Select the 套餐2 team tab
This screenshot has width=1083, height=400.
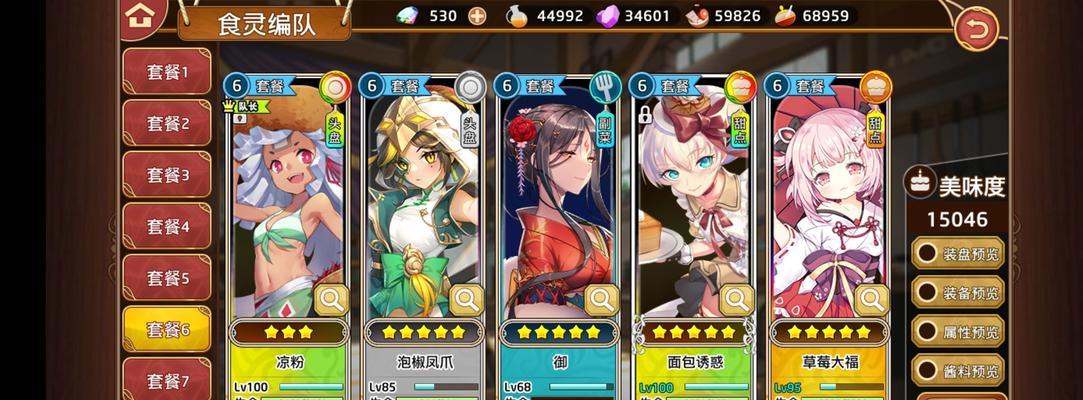(166, 124)
